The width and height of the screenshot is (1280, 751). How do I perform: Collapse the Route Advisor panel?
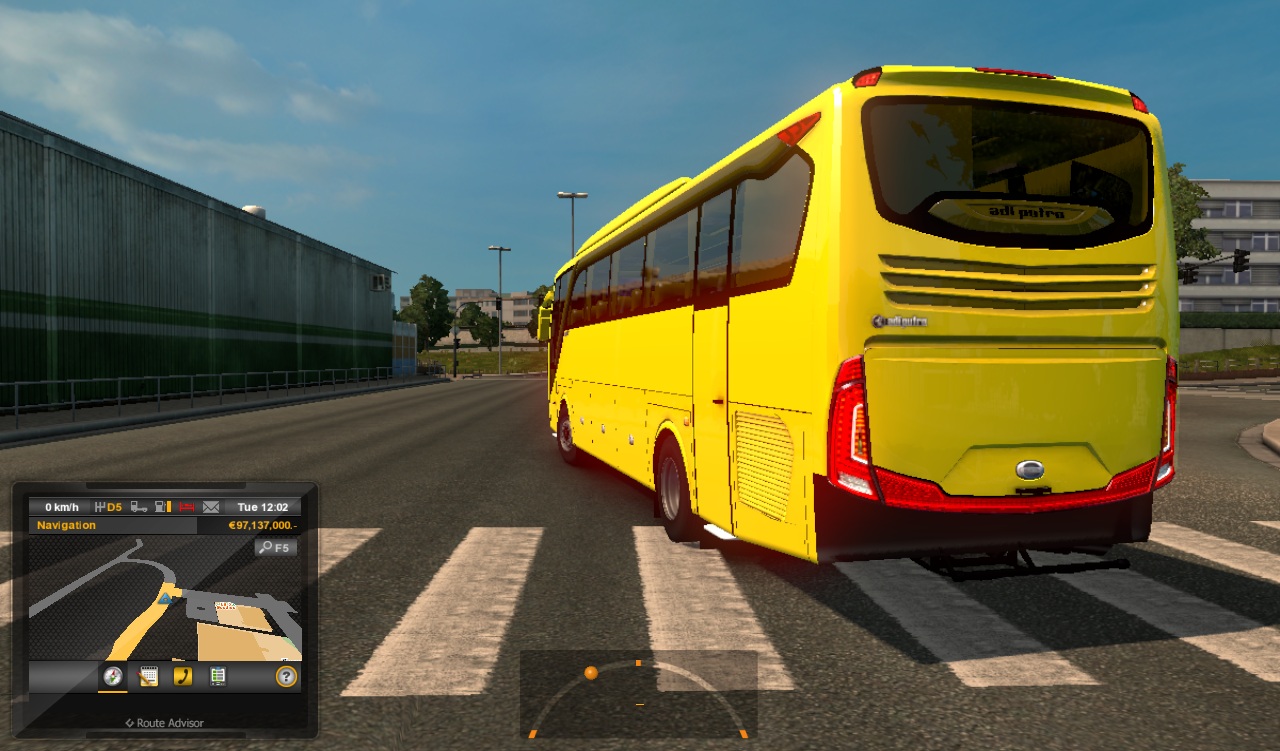coord(130,722)
